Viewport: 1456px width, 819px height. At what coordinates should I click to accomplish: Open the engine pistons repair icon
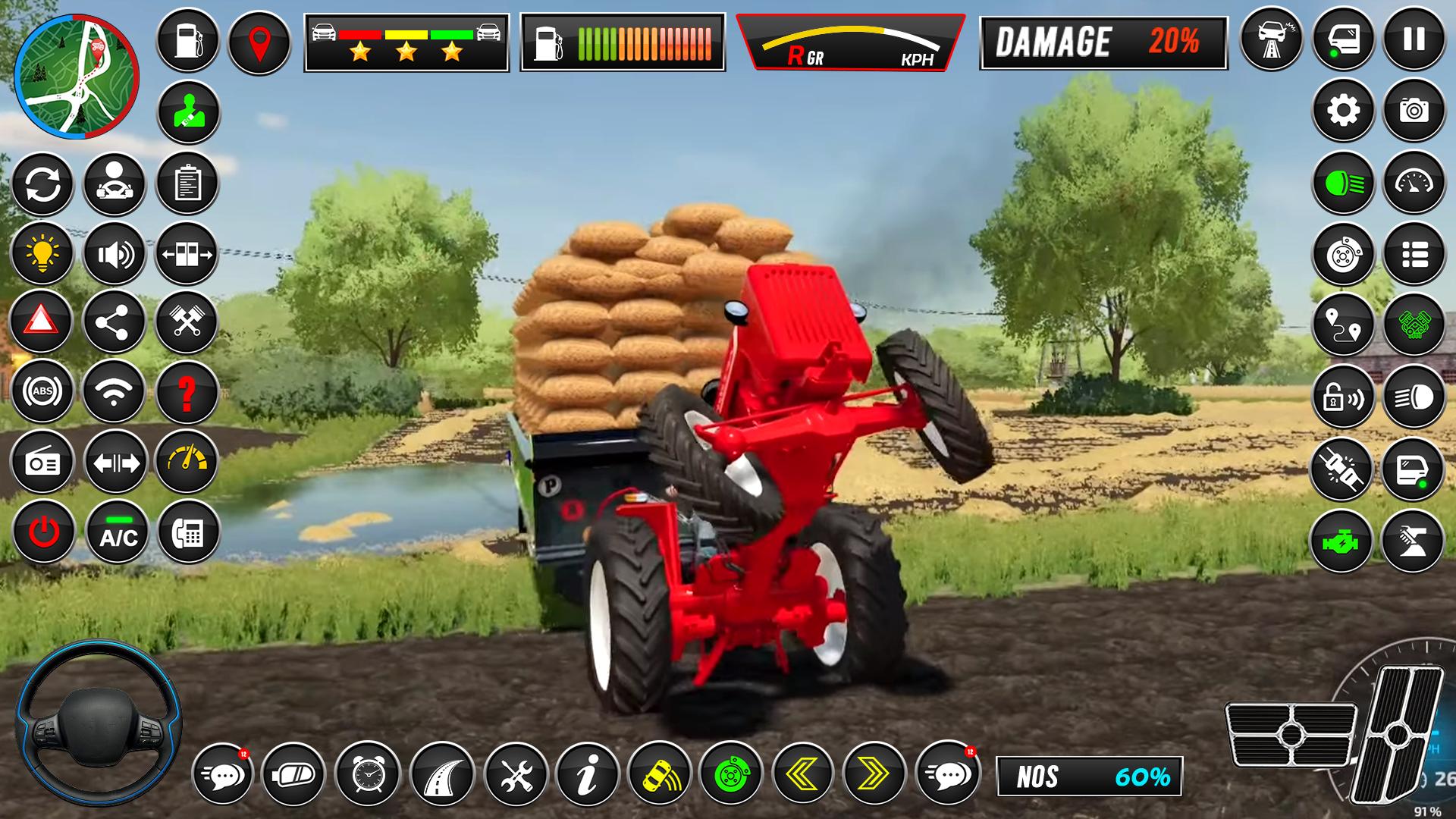pos(188,322)
